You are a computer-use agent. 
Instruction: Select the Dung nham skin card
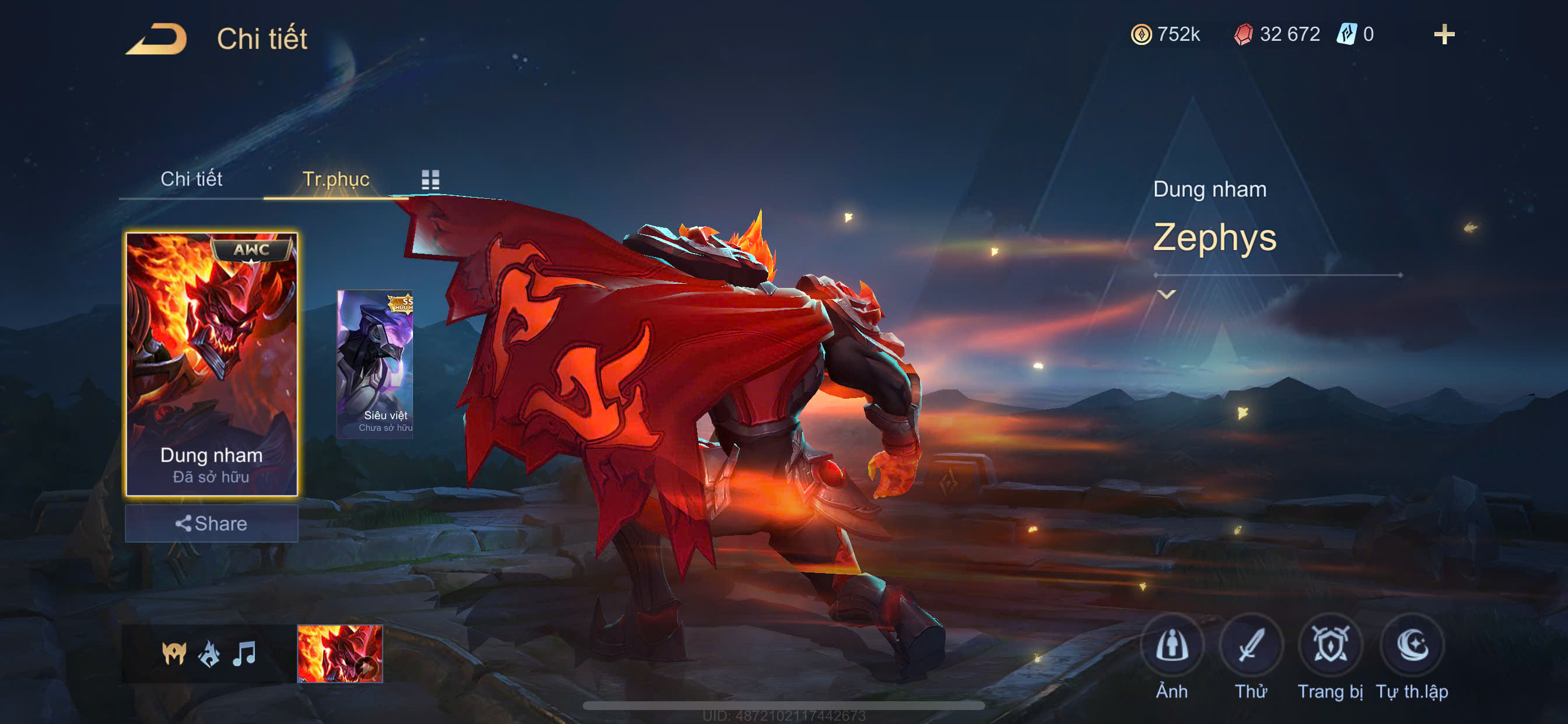coord(211,363)
